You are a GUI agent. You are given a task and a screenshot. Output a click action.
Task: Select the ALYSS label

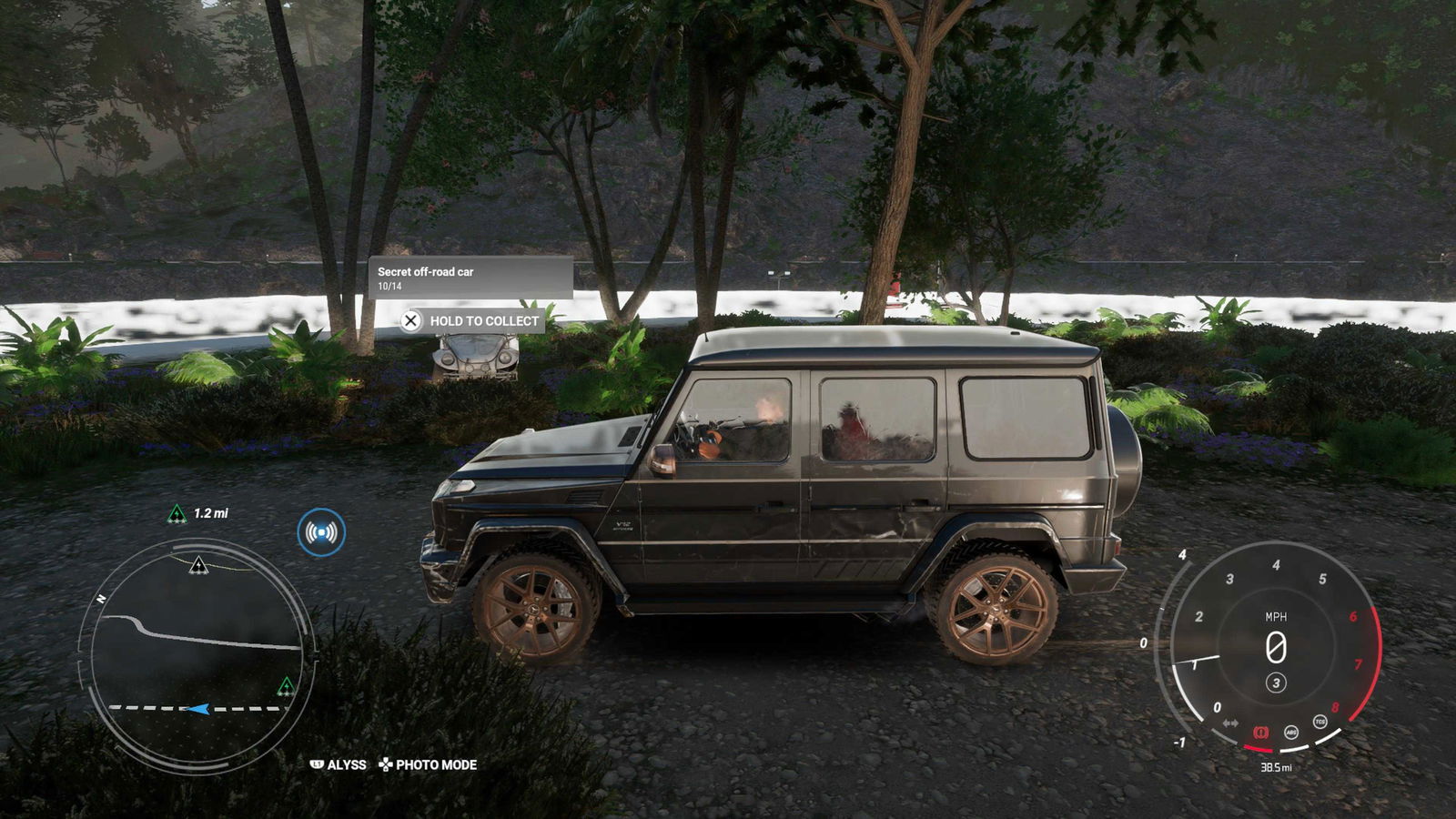tap(339, 765)
